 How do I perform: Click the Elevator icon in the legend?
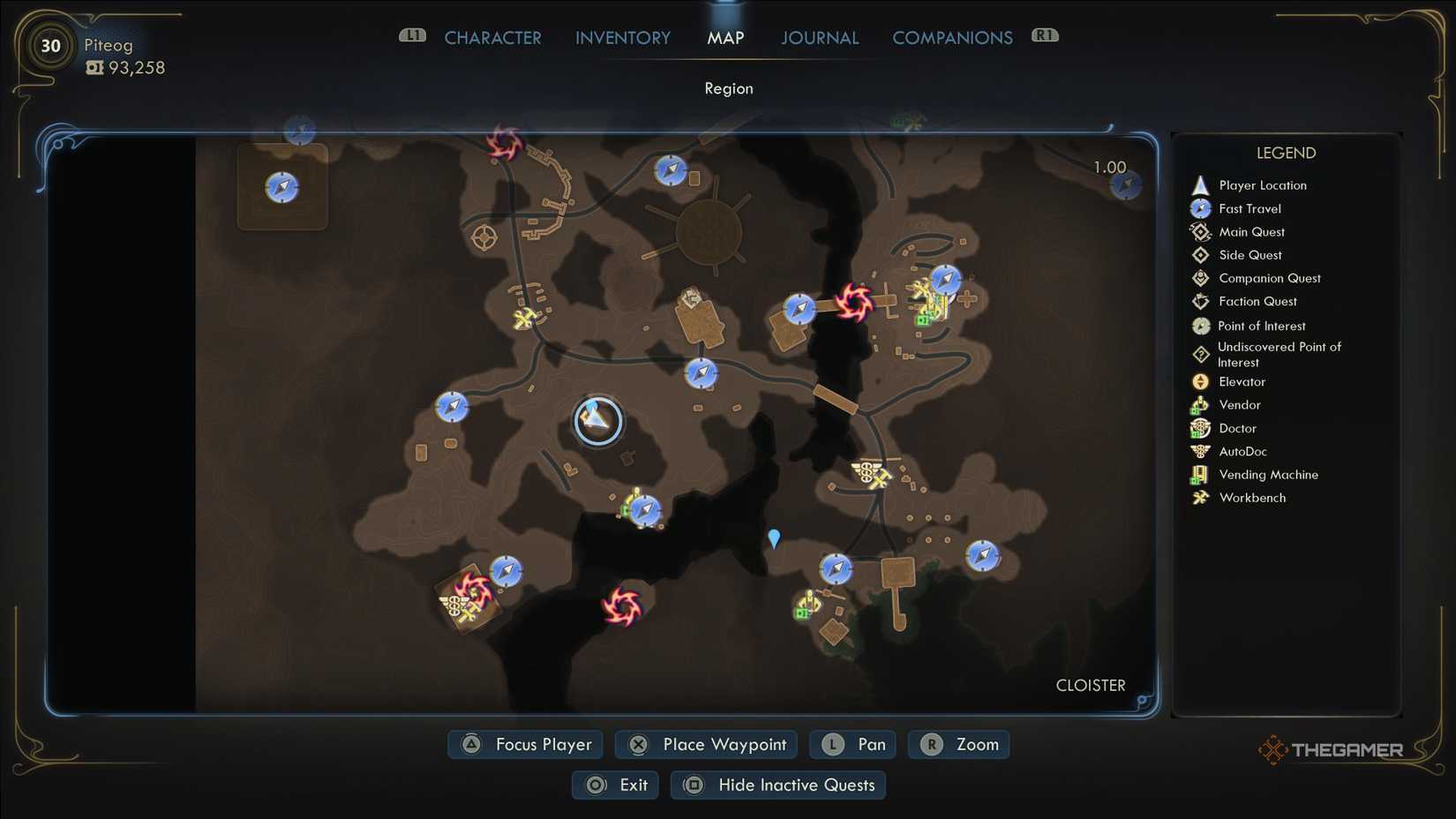(x=1200, y=381)
